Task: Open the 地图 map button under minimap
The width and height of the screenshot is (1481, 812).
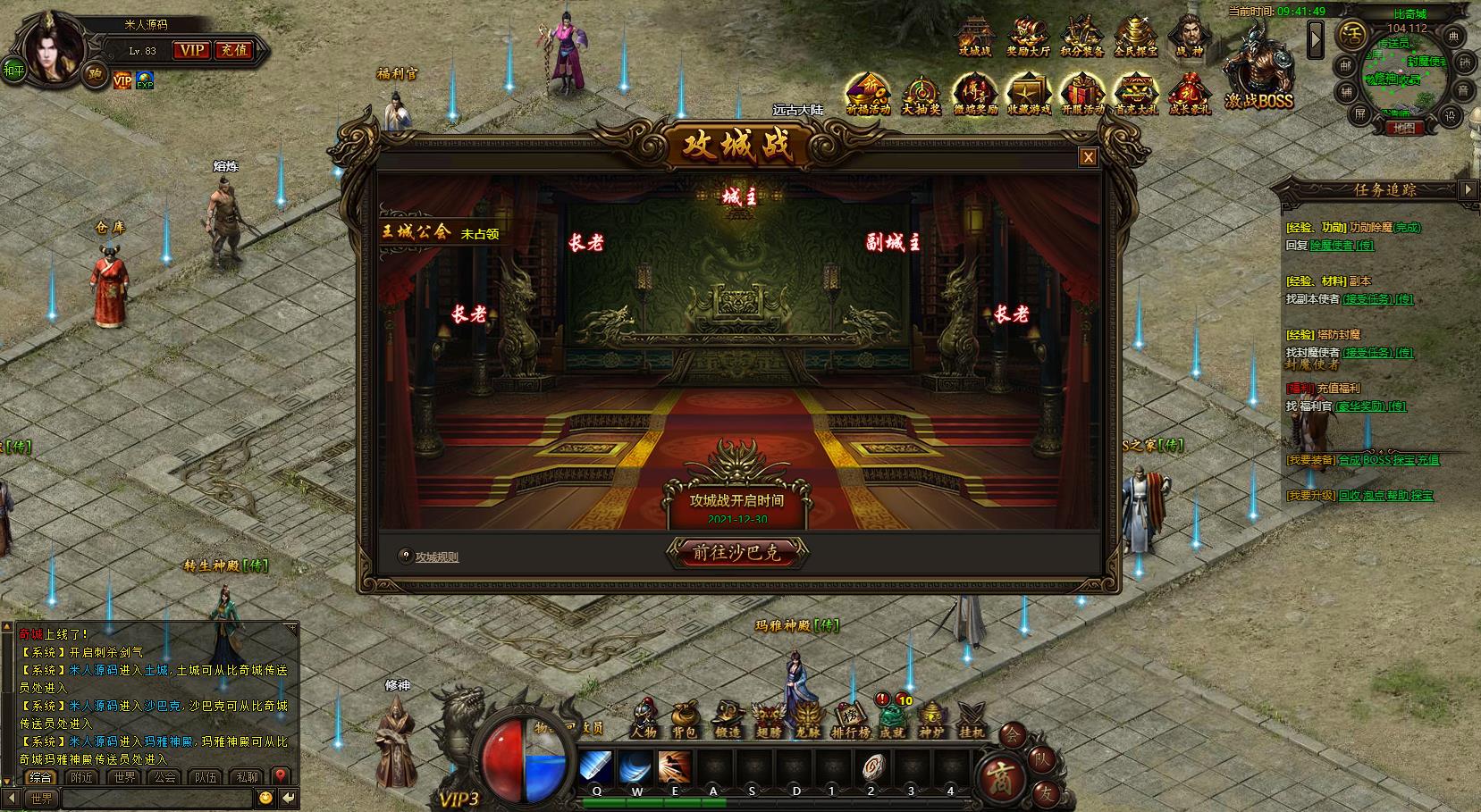Action: 1403,128
